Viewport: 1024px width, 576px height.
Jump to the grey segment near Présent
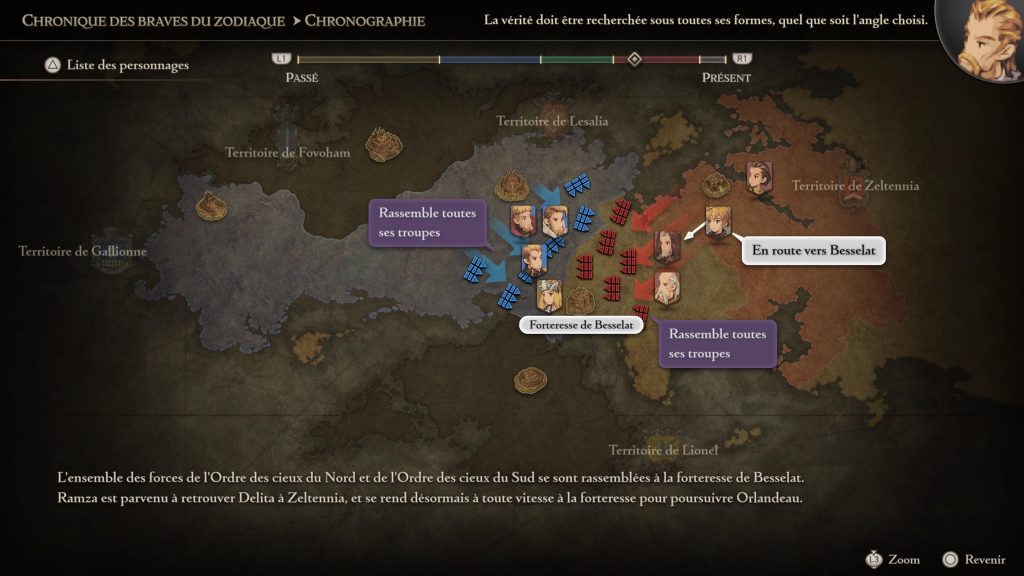pos(713,60)
